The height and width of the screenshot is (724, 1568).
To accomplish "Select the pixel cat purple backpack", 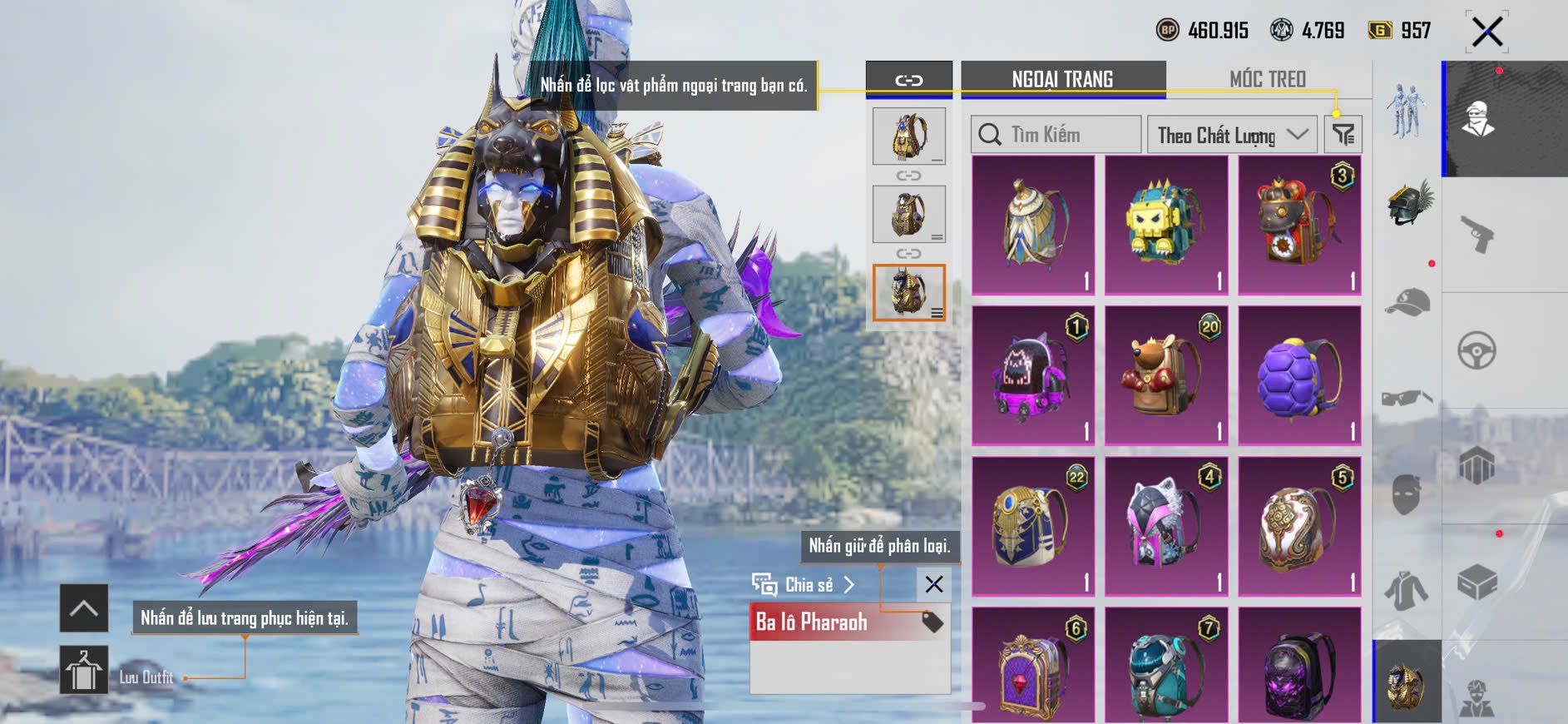I will 1032,375.
